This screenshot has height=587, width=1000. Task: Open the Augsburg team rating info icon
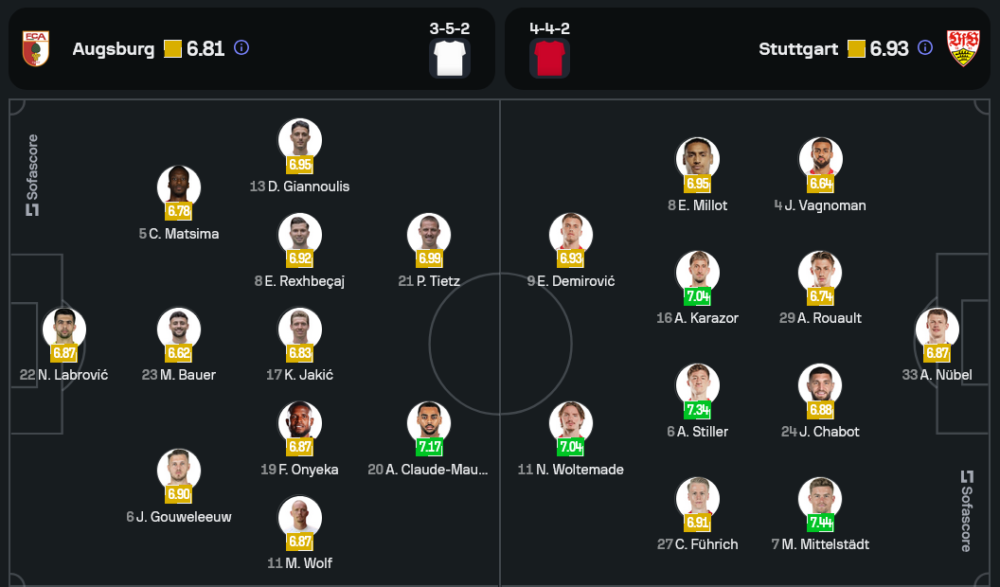[x=241, y=48]
